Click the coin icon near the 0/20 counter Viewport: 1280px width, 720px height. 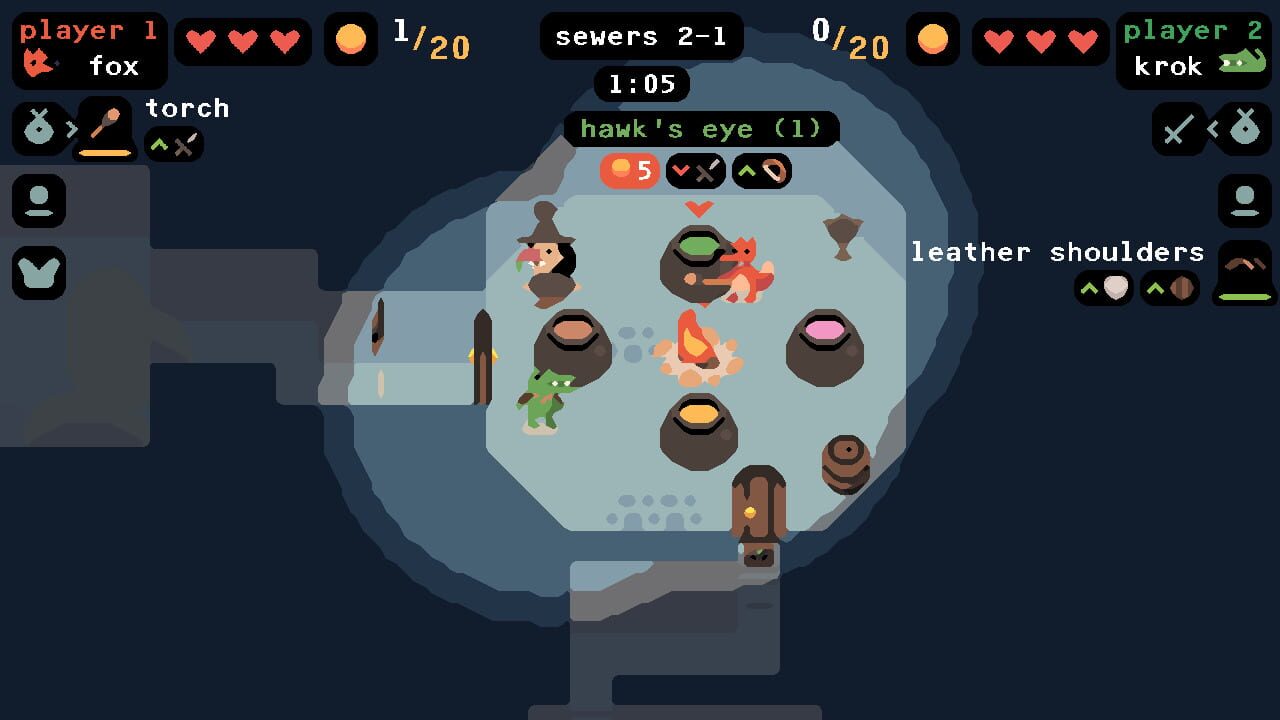click(933, 39)
